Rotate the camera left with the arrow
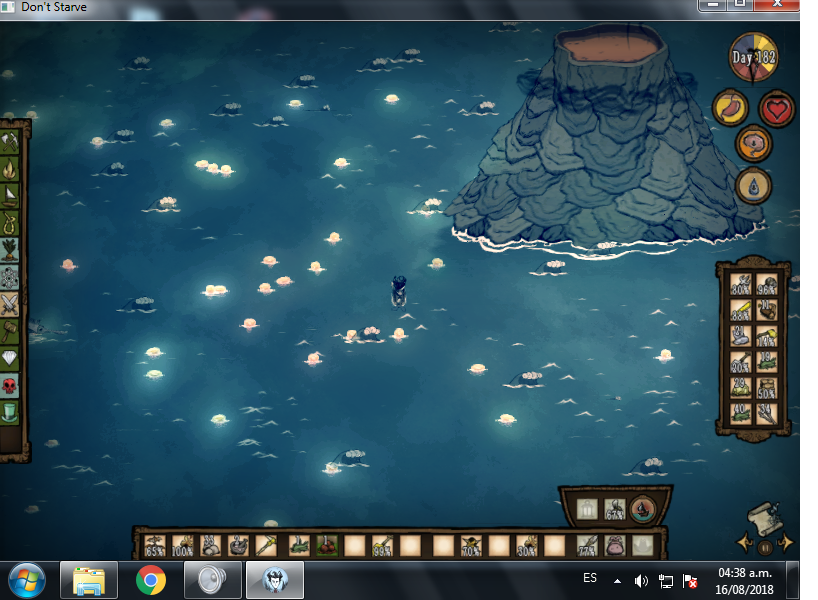Viewport: 818px width, 600px height. (x=745, y=543)
